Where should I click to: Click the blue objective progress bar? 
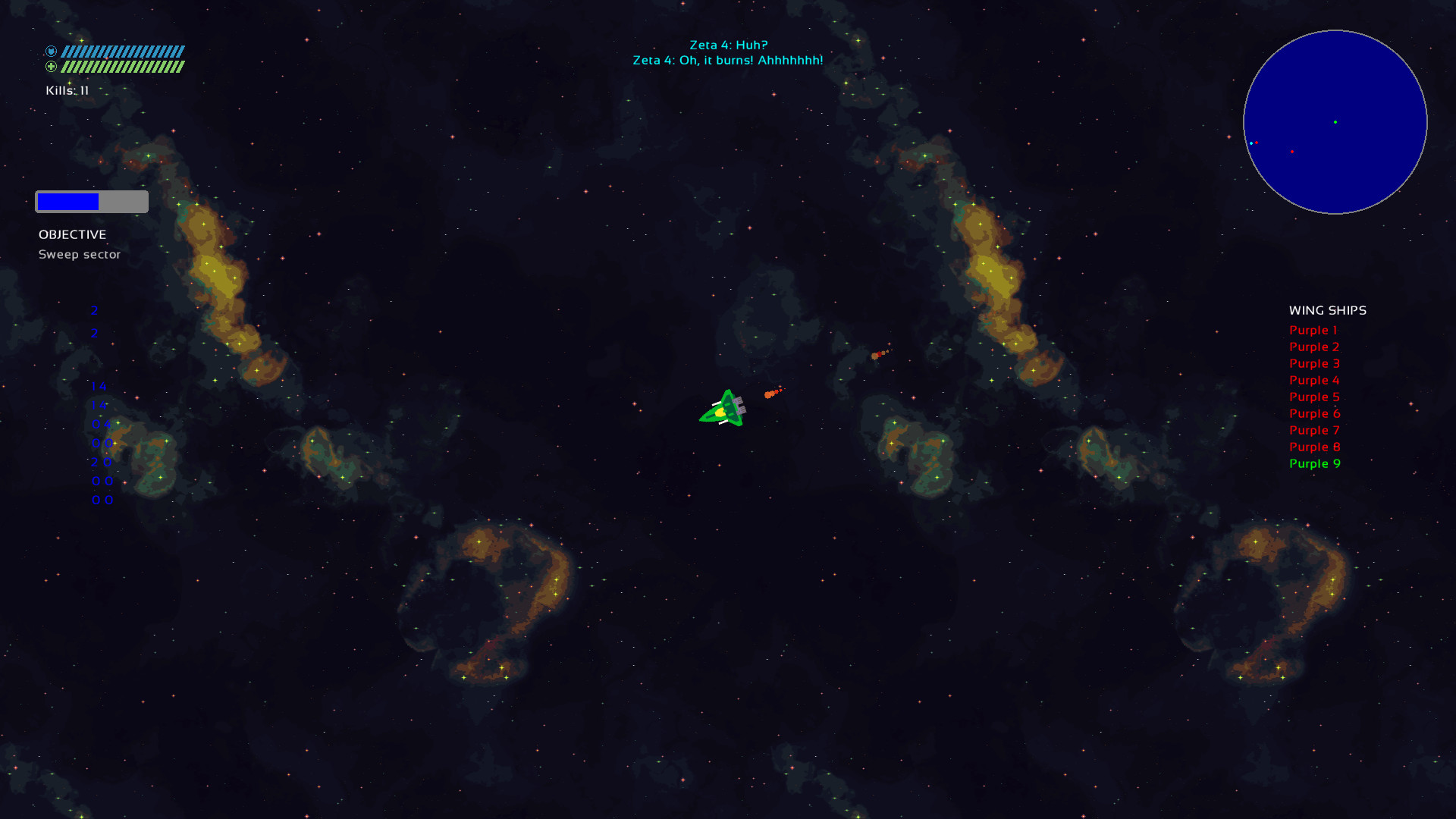click(67, 201)
